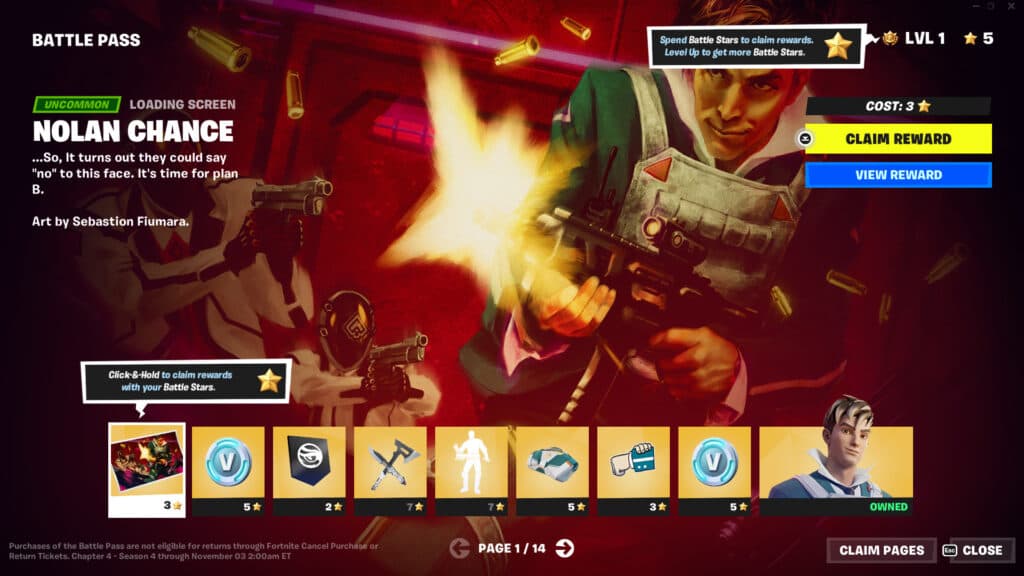Claim the Nolan Chance reward
The height and width of the screenshot is (576, 1024).
[898, 139]
